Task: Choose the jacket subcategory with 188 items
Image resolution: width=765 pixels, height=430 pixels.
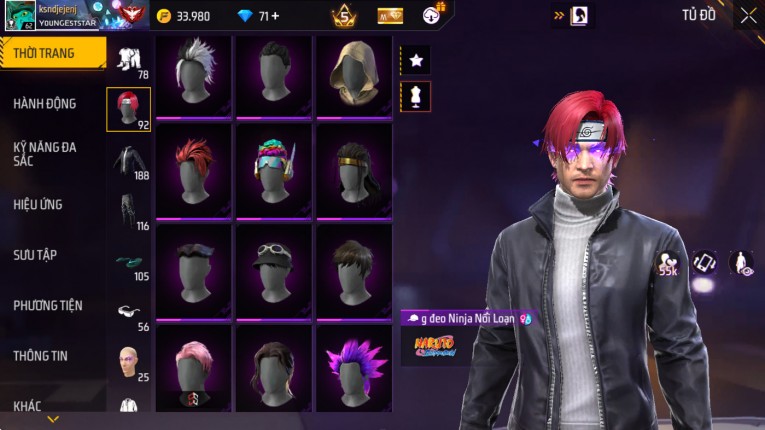Action: [x=128, y=160]
